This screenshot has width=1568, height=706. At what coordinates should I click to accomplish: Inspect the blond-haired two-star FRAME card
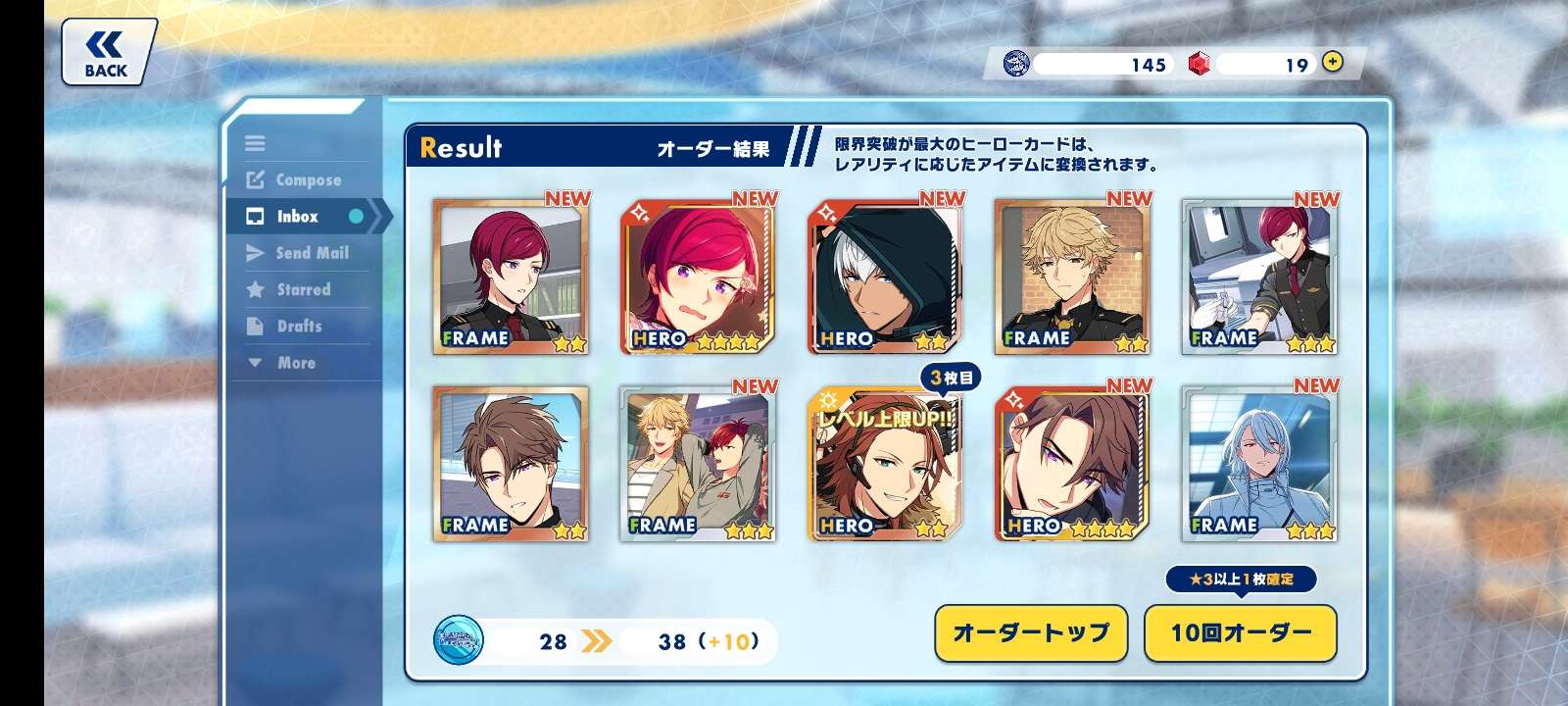[x=1072, y=277]
